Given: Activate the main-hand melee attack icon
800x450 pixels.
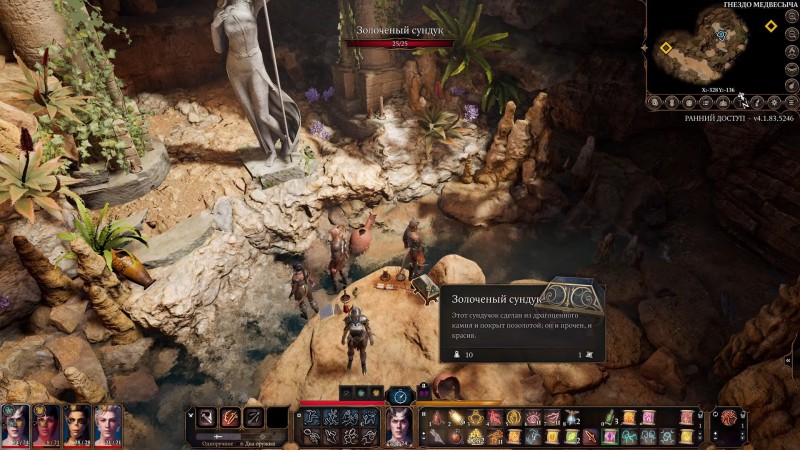Looking at the screenshot, I should (x=206, y=418).
